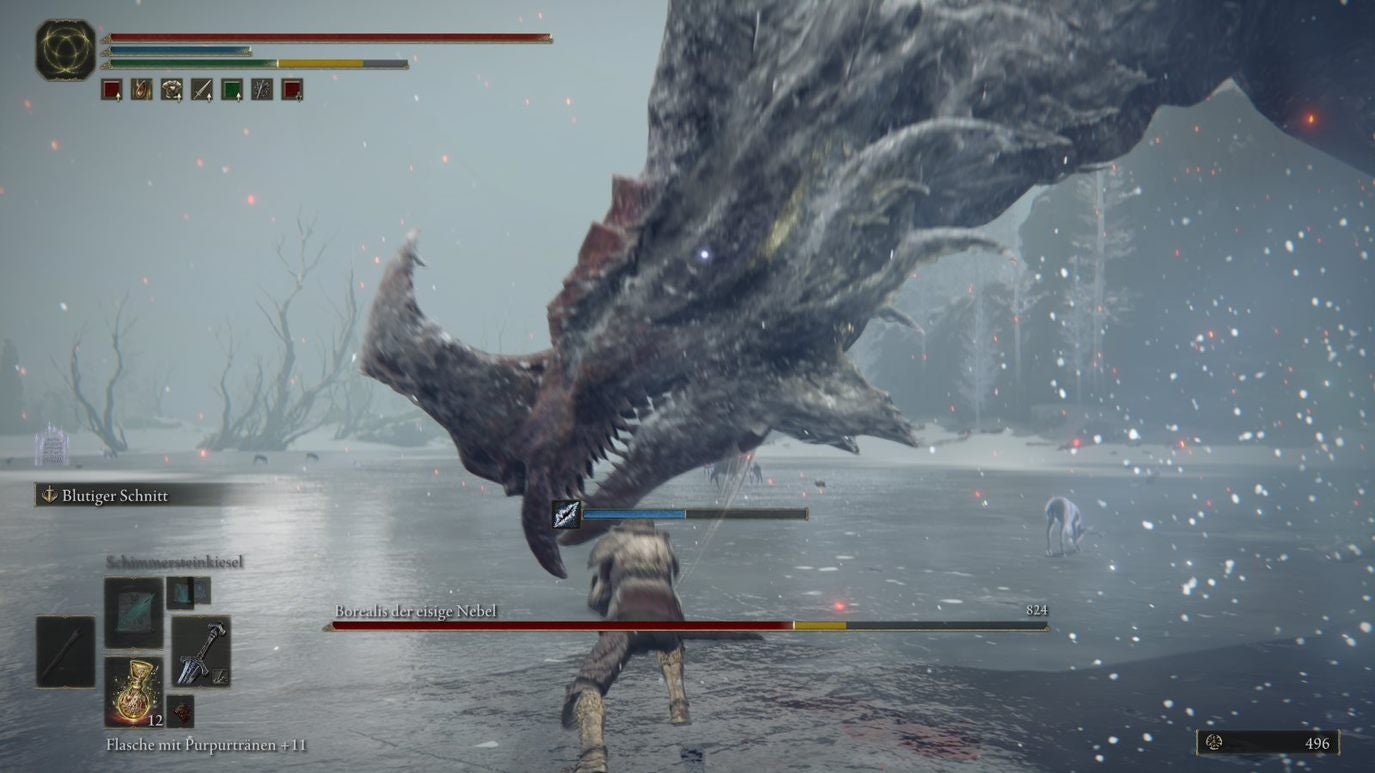Click the Blutiger Schnitt skill label
Image resolution: width=1375 pixels, height=773 pixels.
pyautogui.click(x=114, y=496)
